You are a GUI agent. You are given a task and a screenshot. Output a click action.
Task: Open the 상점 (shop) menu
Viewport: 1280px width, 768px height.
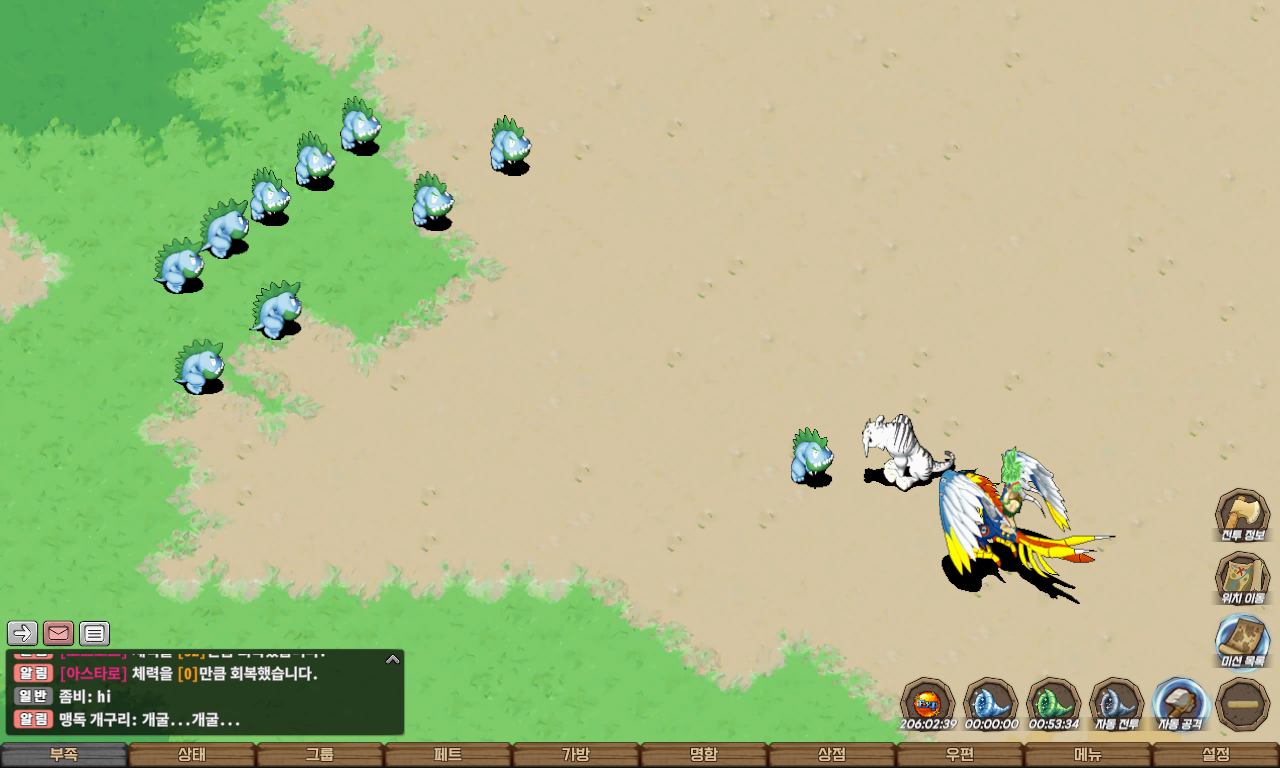tap(832, 754)
